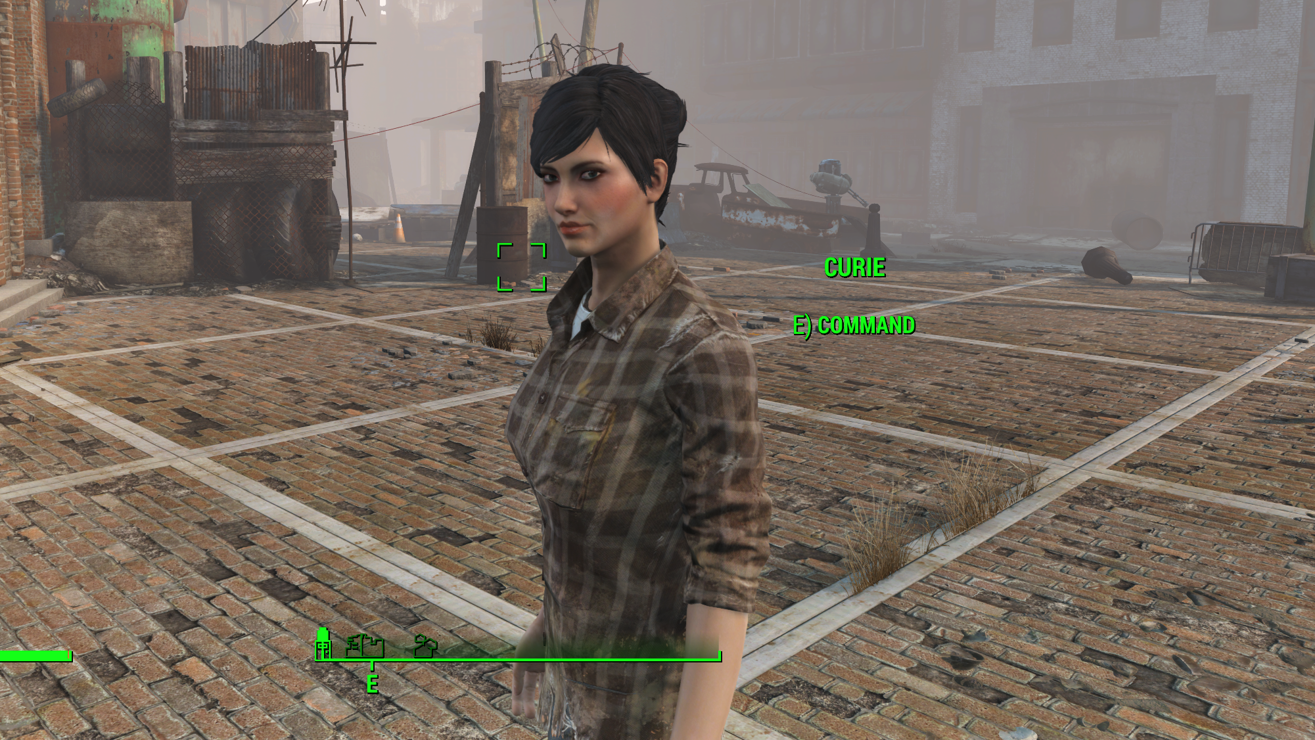The width and height of the screenshot is (1315, 740).
Task: Select the solid tower marker on the compass
Action: coord(323,644)
